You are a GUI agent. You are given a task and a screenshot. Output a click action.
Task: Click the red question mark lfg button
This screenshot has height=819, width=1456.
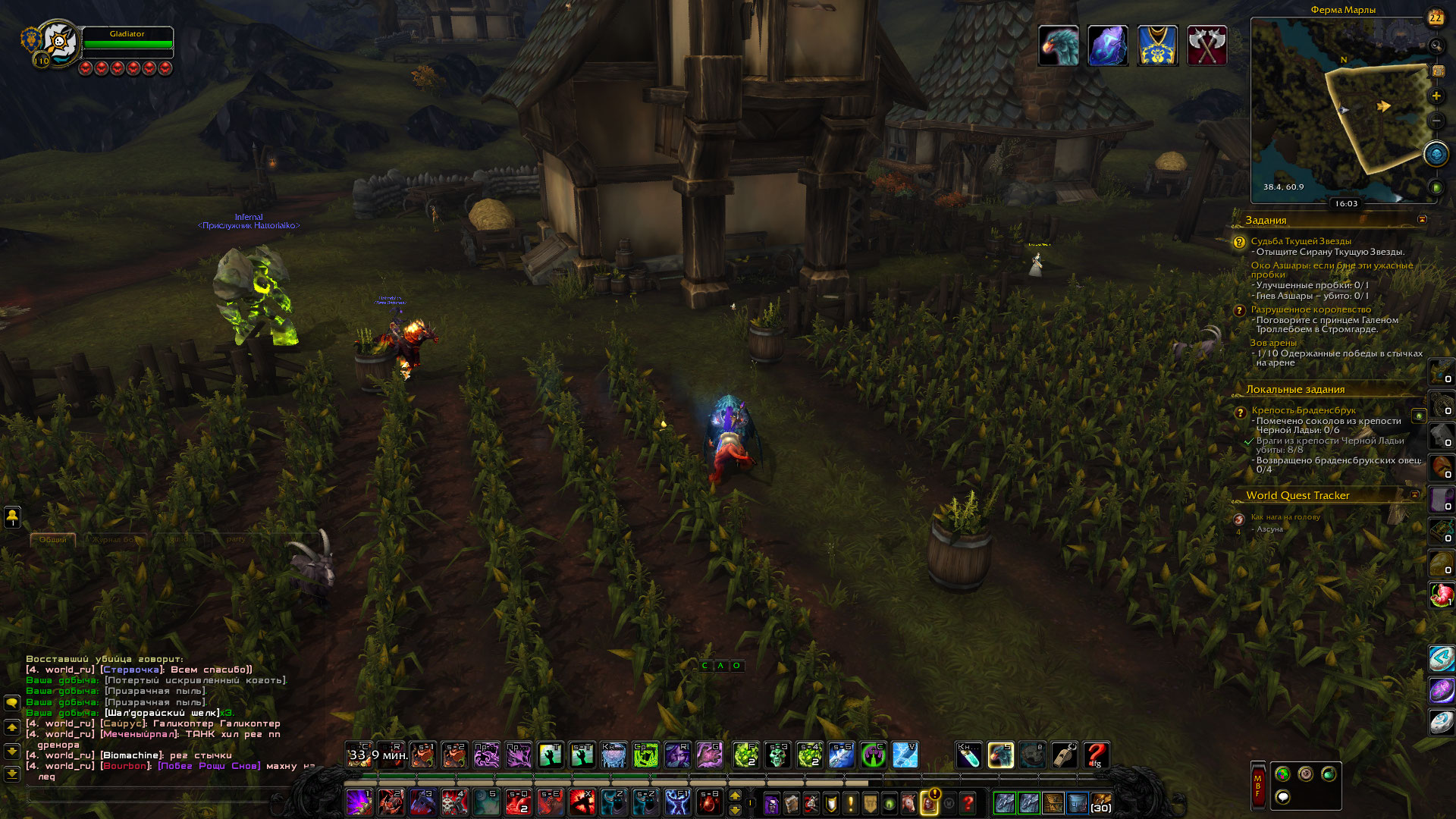click(x=1096, y=755)
